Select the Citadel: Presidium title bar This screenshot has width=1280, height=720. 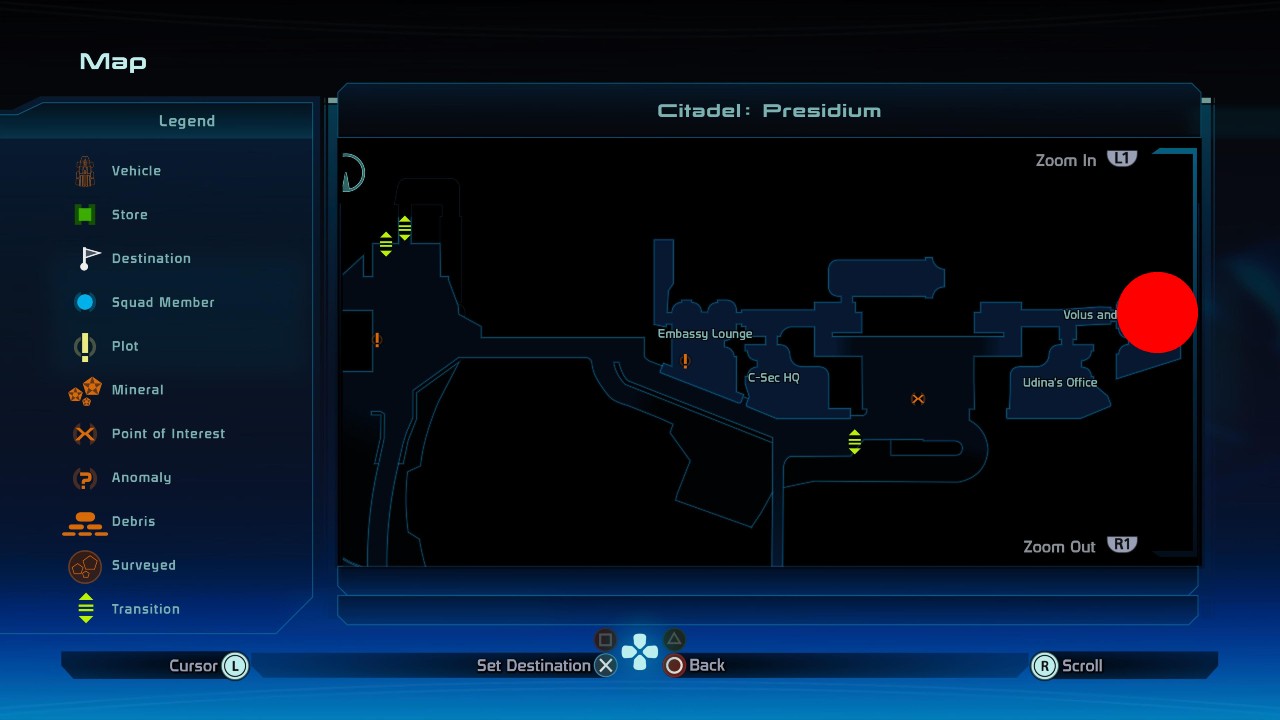coord(769,111)
